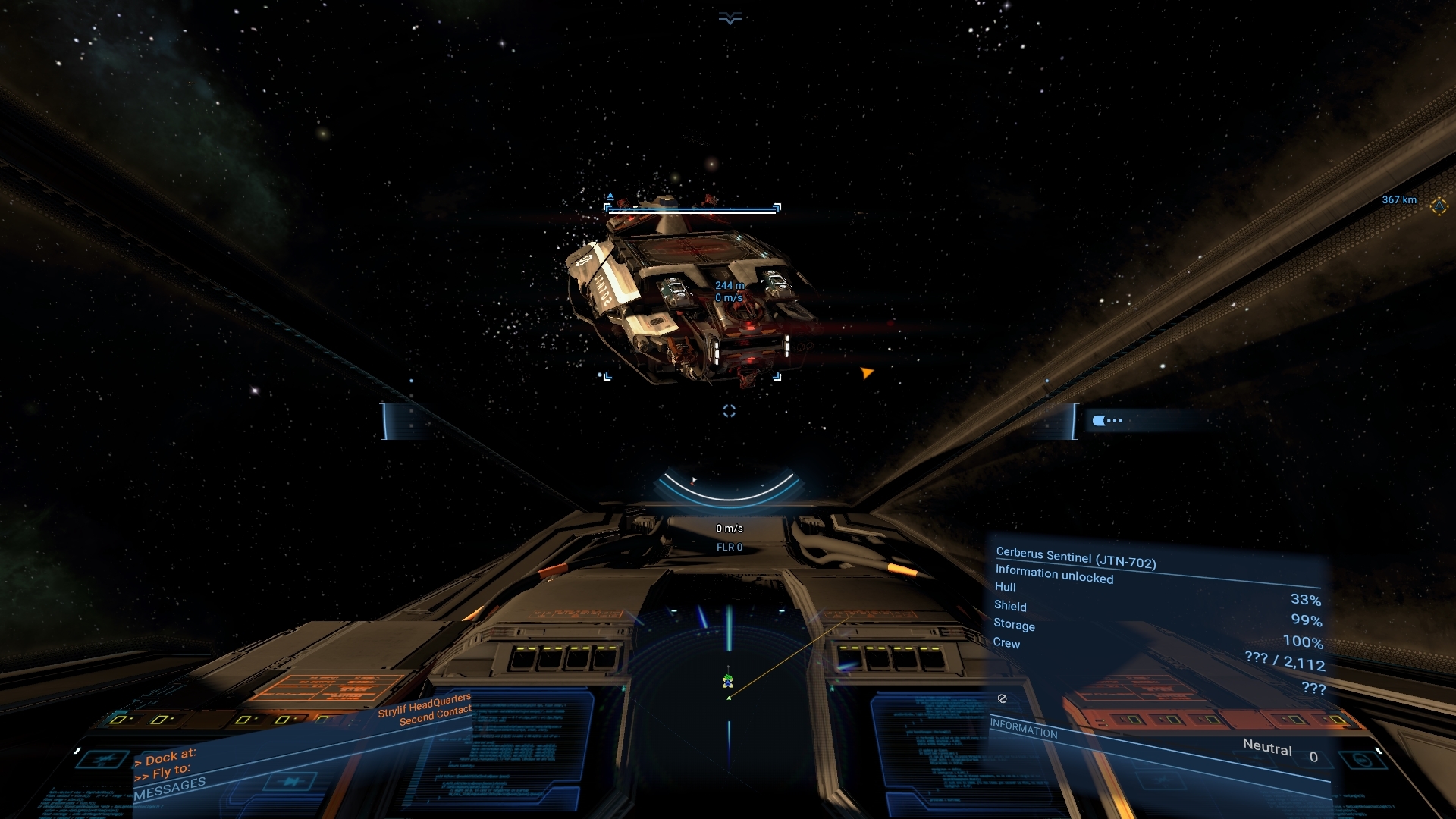The height and width of the screenshot is (819, 1456).
Task: Click the Strylif HeadQuarters mission text
Action: [x=425, y=714]
